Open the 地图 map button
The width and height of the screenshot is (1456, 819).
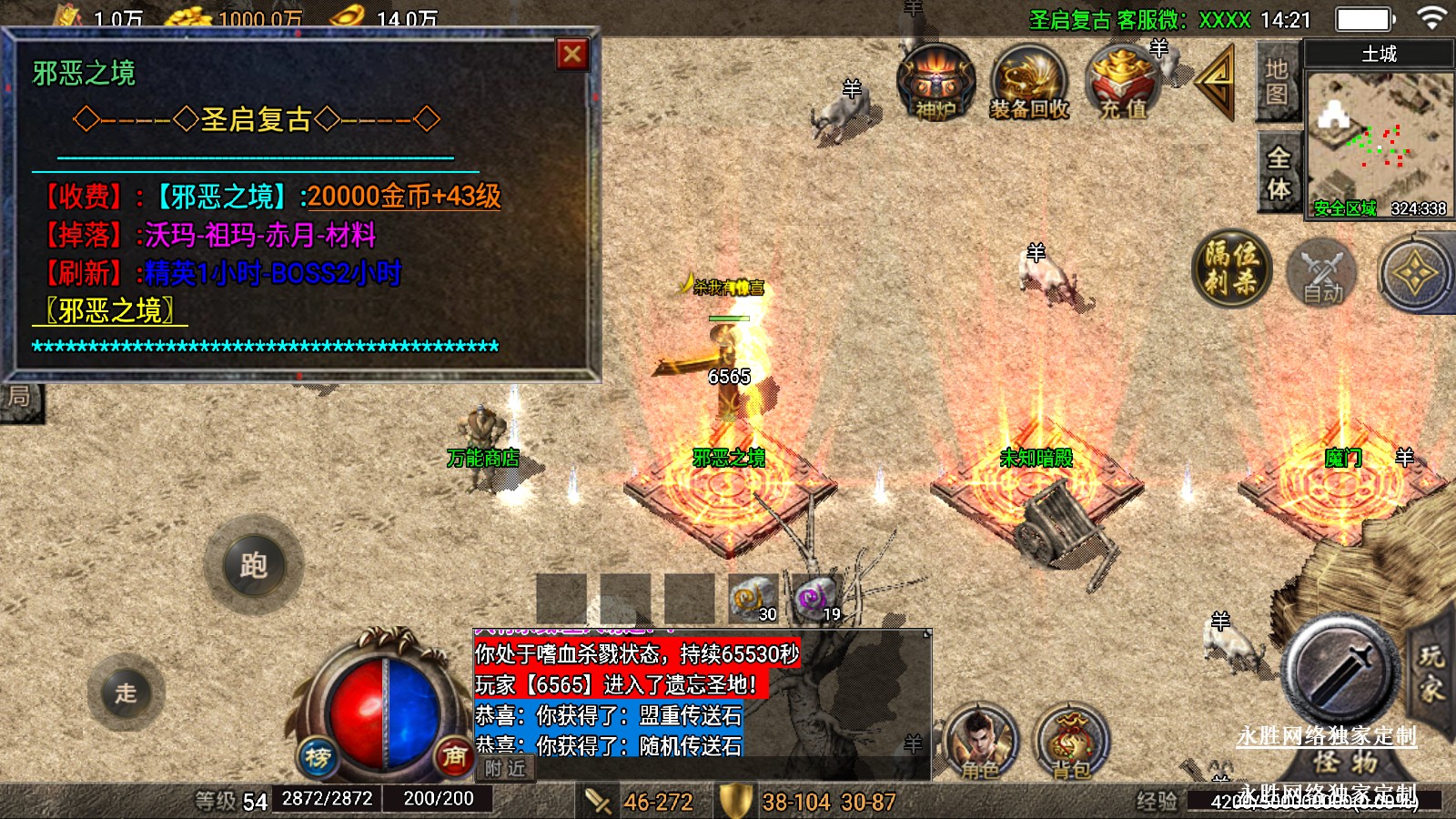tap(1277, 82)
